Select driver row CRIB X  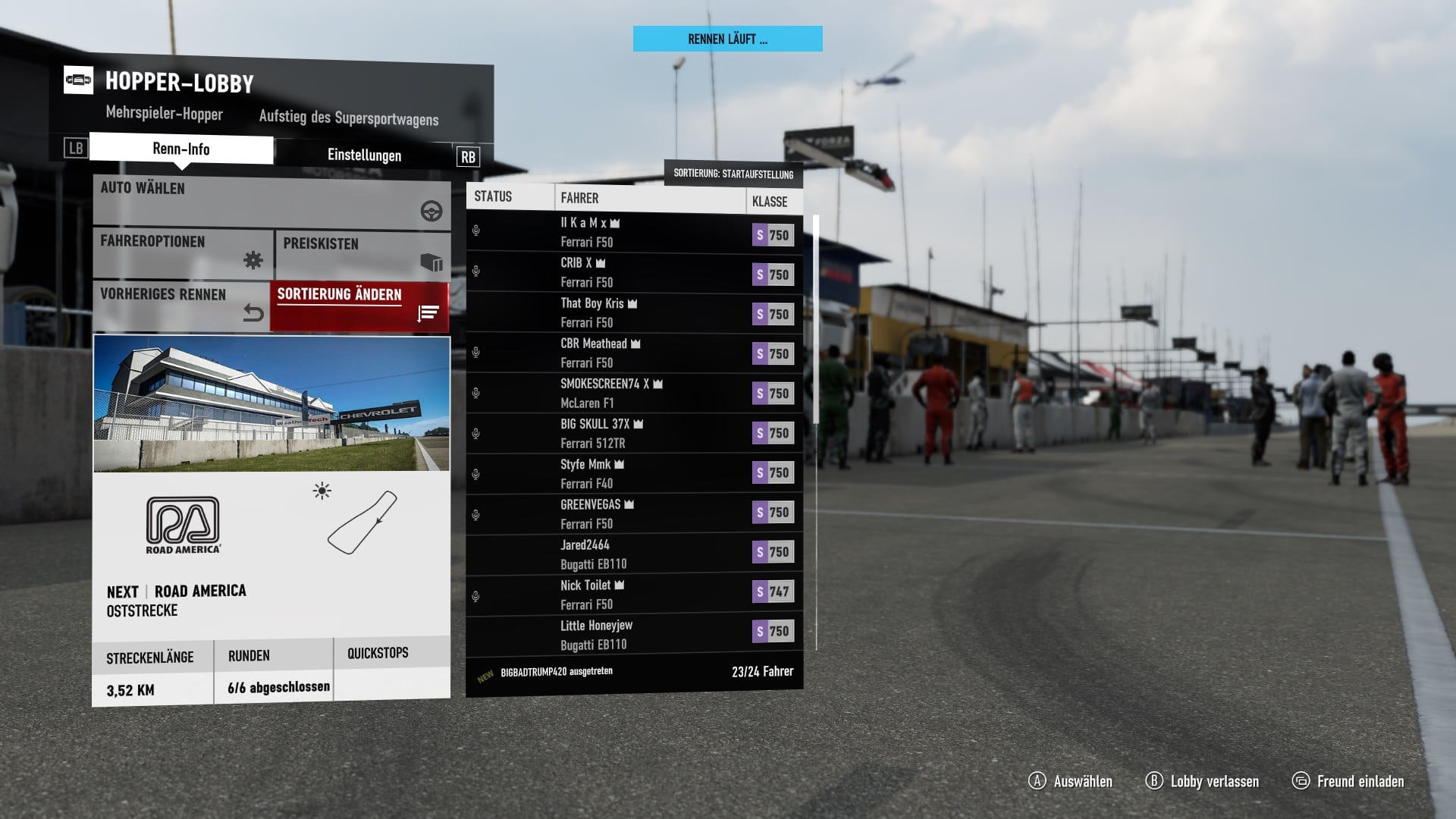(x=634, y=273)
